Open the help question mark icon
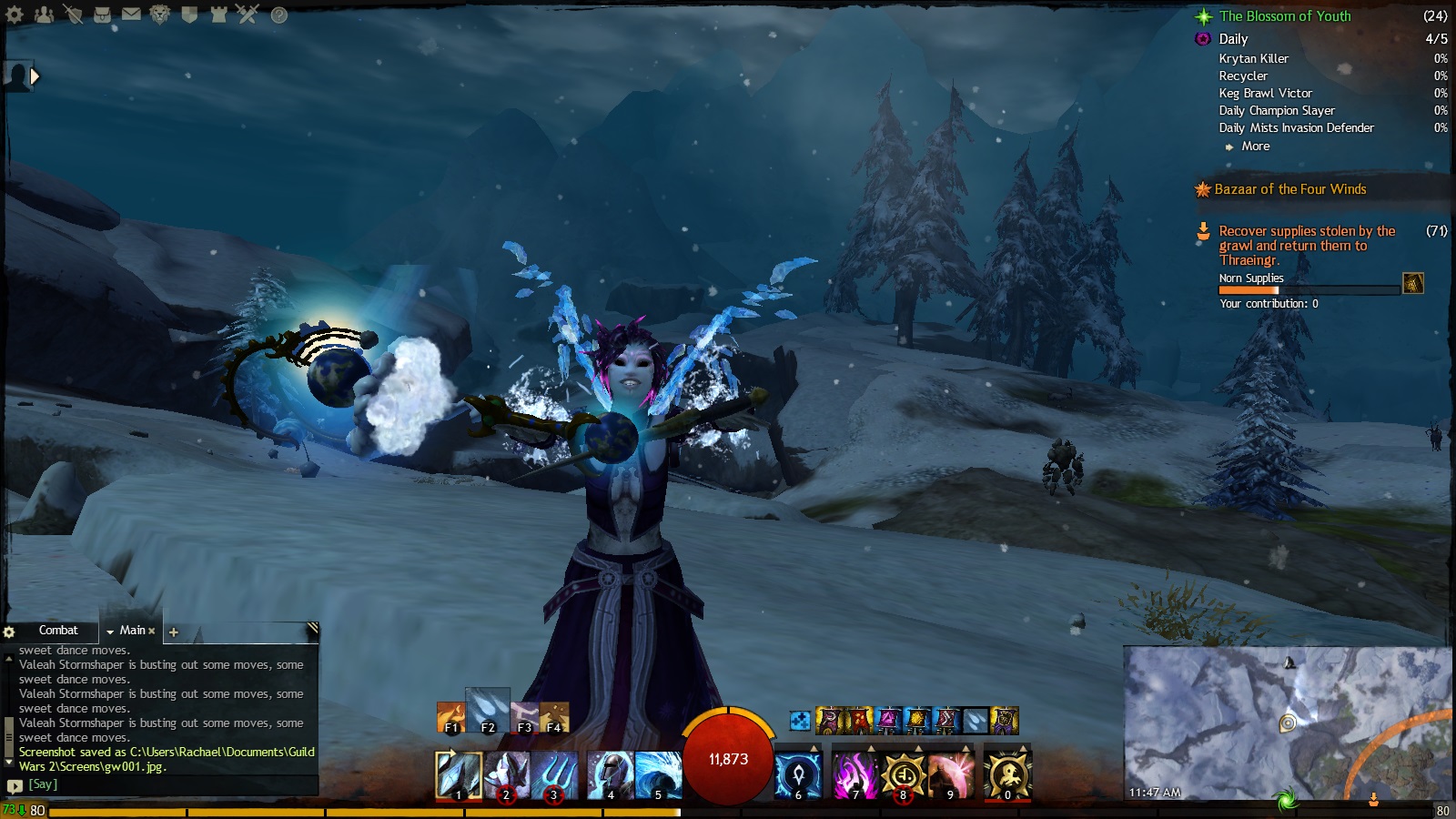The image size is (1456, 819). tap(279, 15)
